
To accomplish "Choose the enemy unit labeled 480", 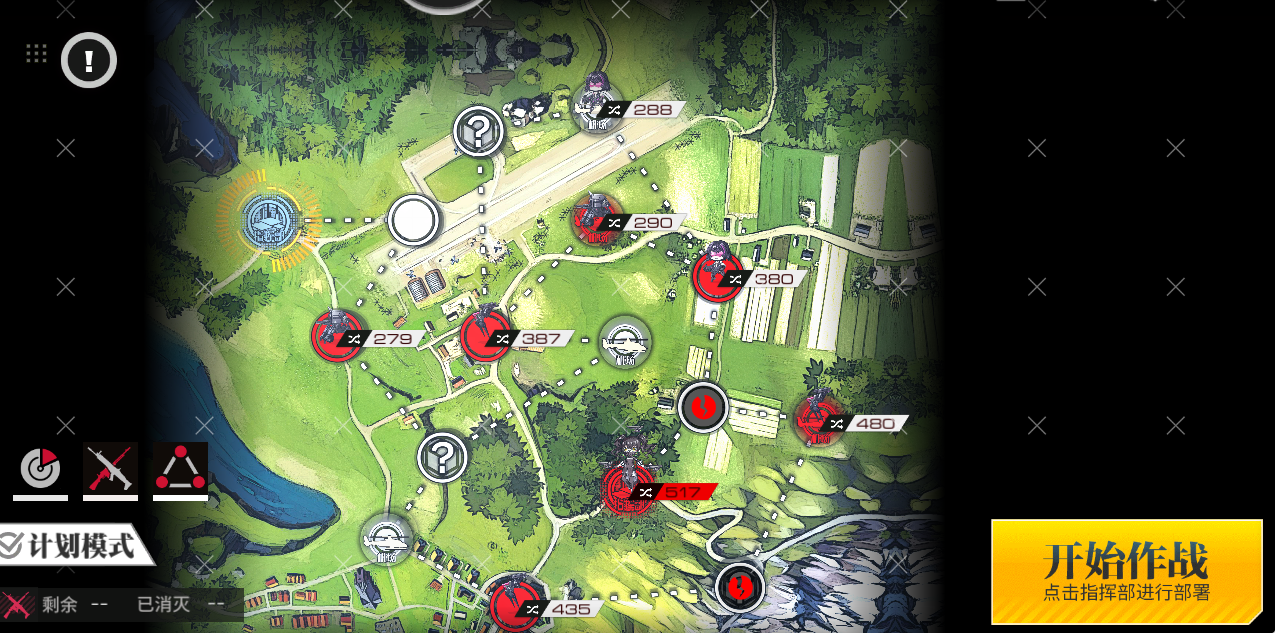I will [819, 419].
